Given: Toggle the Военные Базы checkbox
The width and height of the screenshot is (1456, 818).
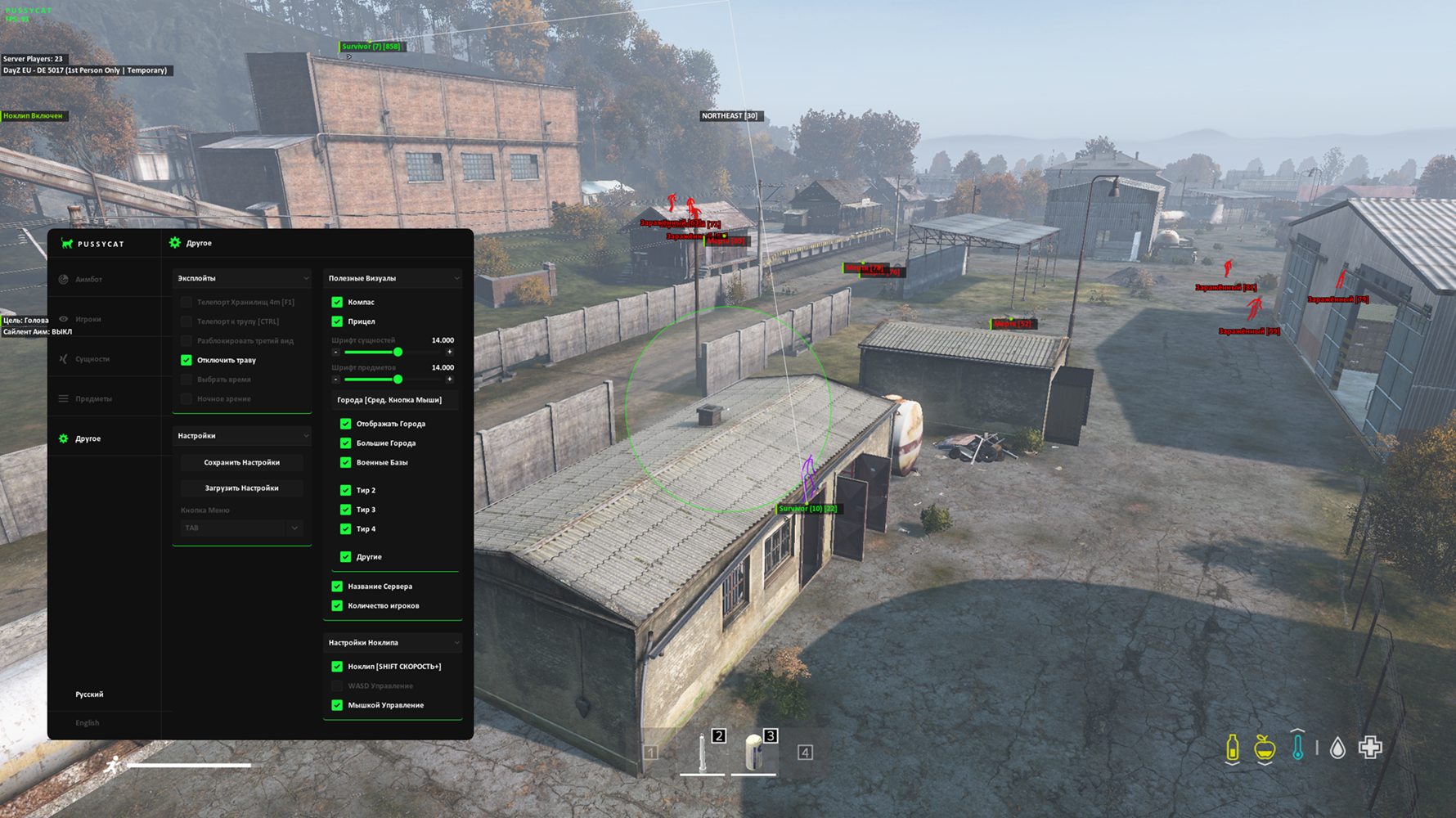Looking at the screenshot, I should pos(345,463).
